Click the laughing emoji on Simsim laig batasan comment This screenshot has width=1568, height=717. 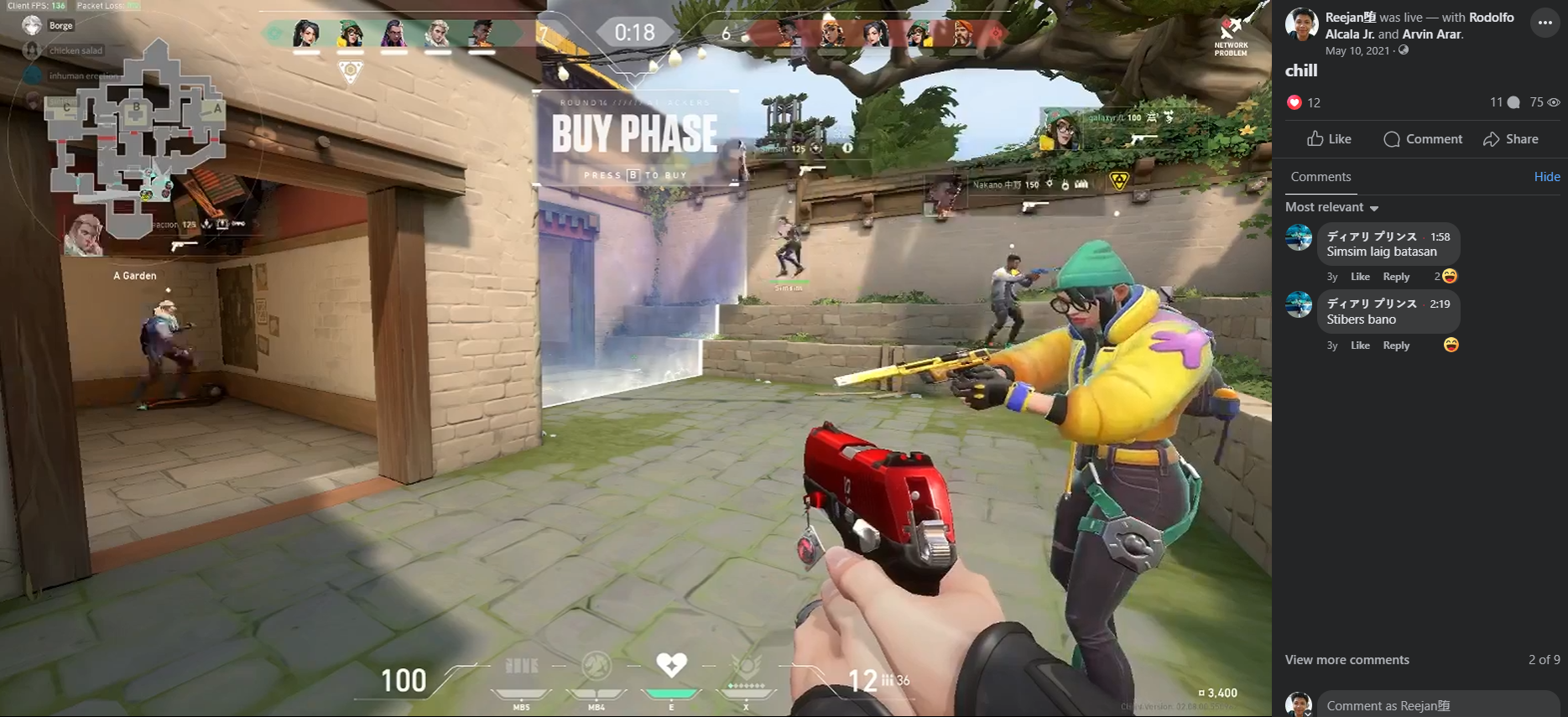(x=1450, y=276)
